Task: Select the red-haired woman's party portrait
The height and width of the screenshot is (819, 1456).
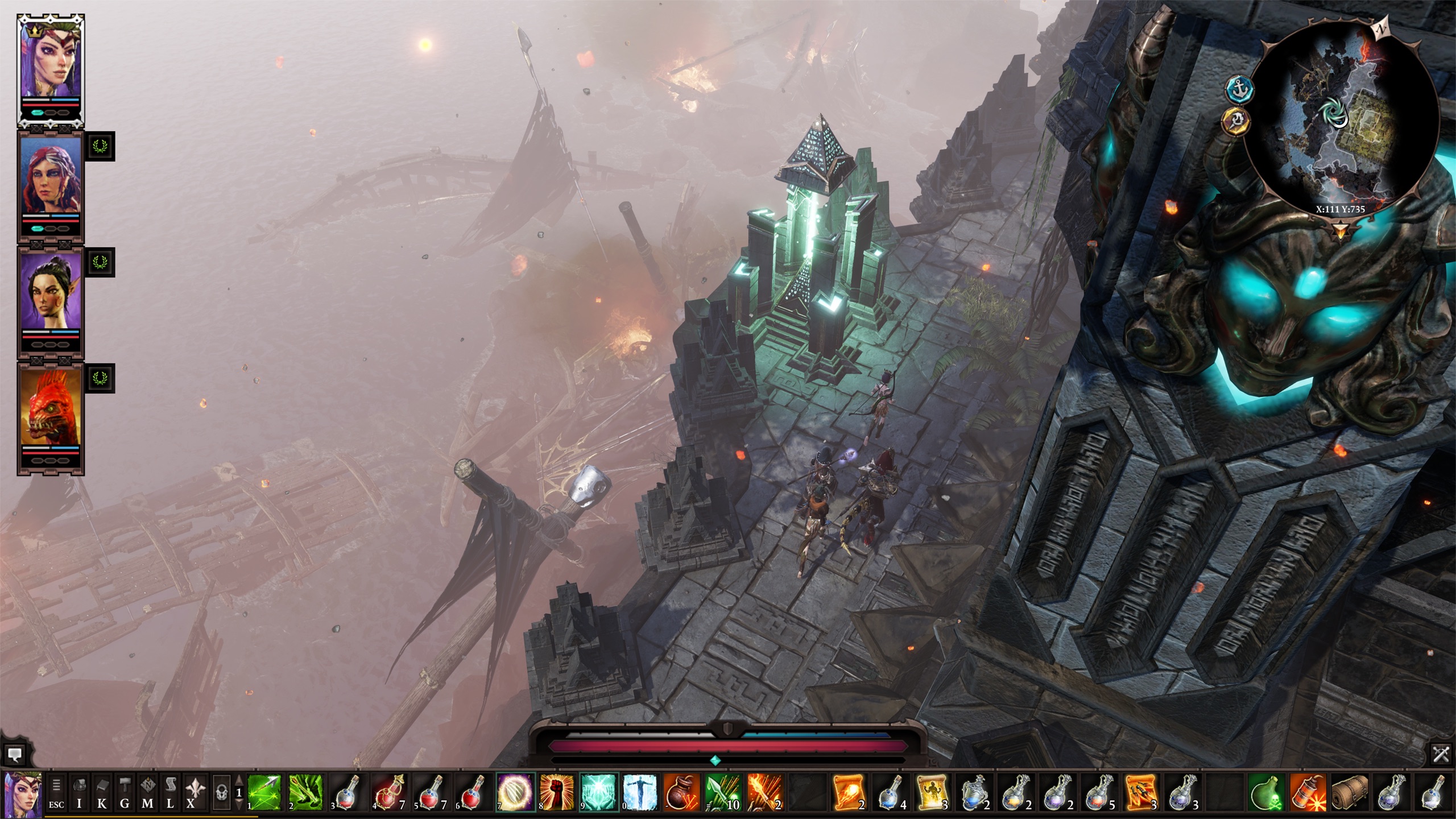Action: tap(51, 176)
